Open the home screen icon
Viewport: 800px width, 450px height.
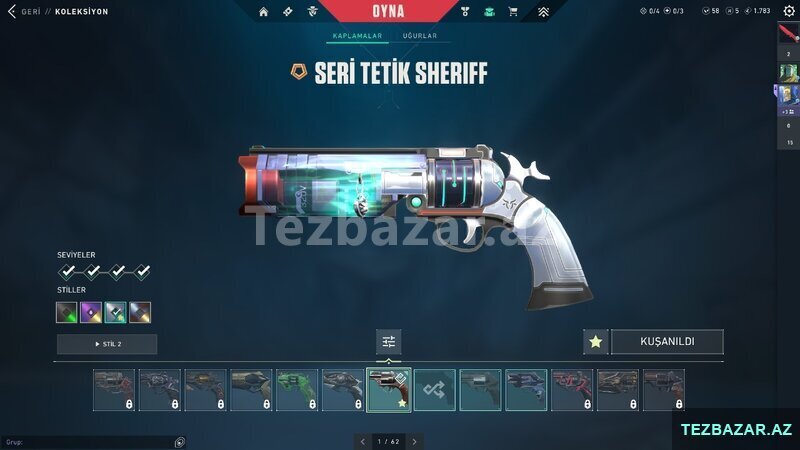coord(264,12)
